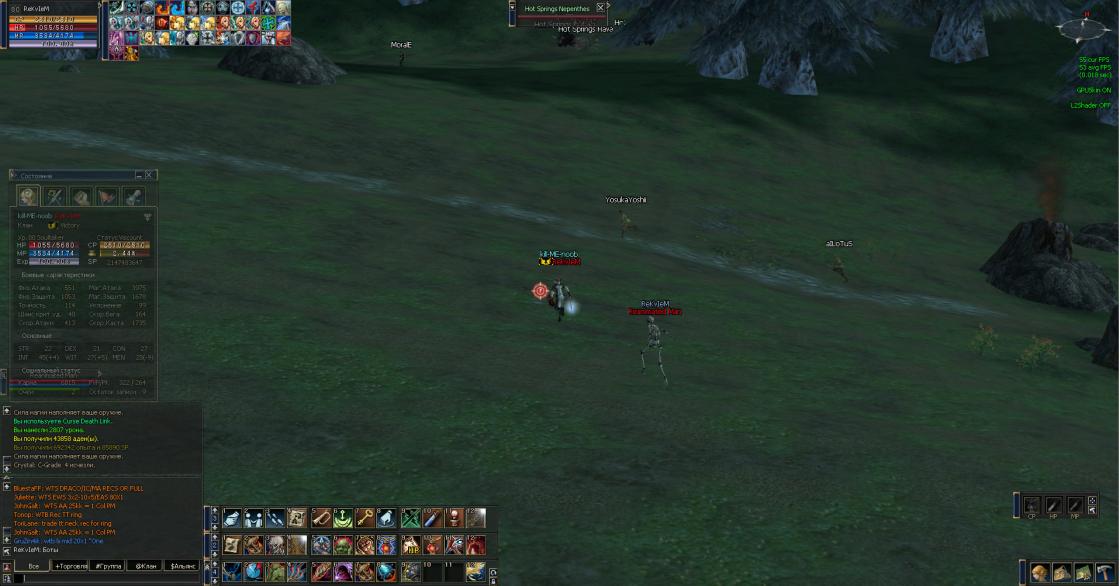Minimize the Состояние status window

click(138, 176)
